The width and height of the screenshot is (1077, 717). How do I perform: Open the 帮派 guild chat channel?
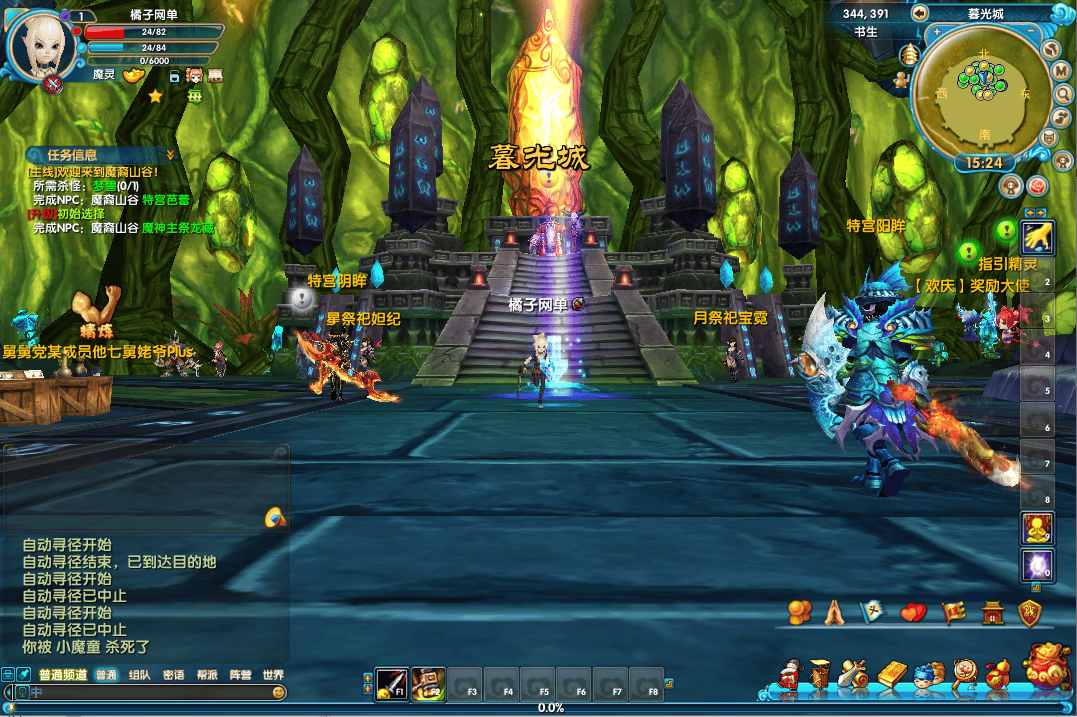(x=207, y=675)
